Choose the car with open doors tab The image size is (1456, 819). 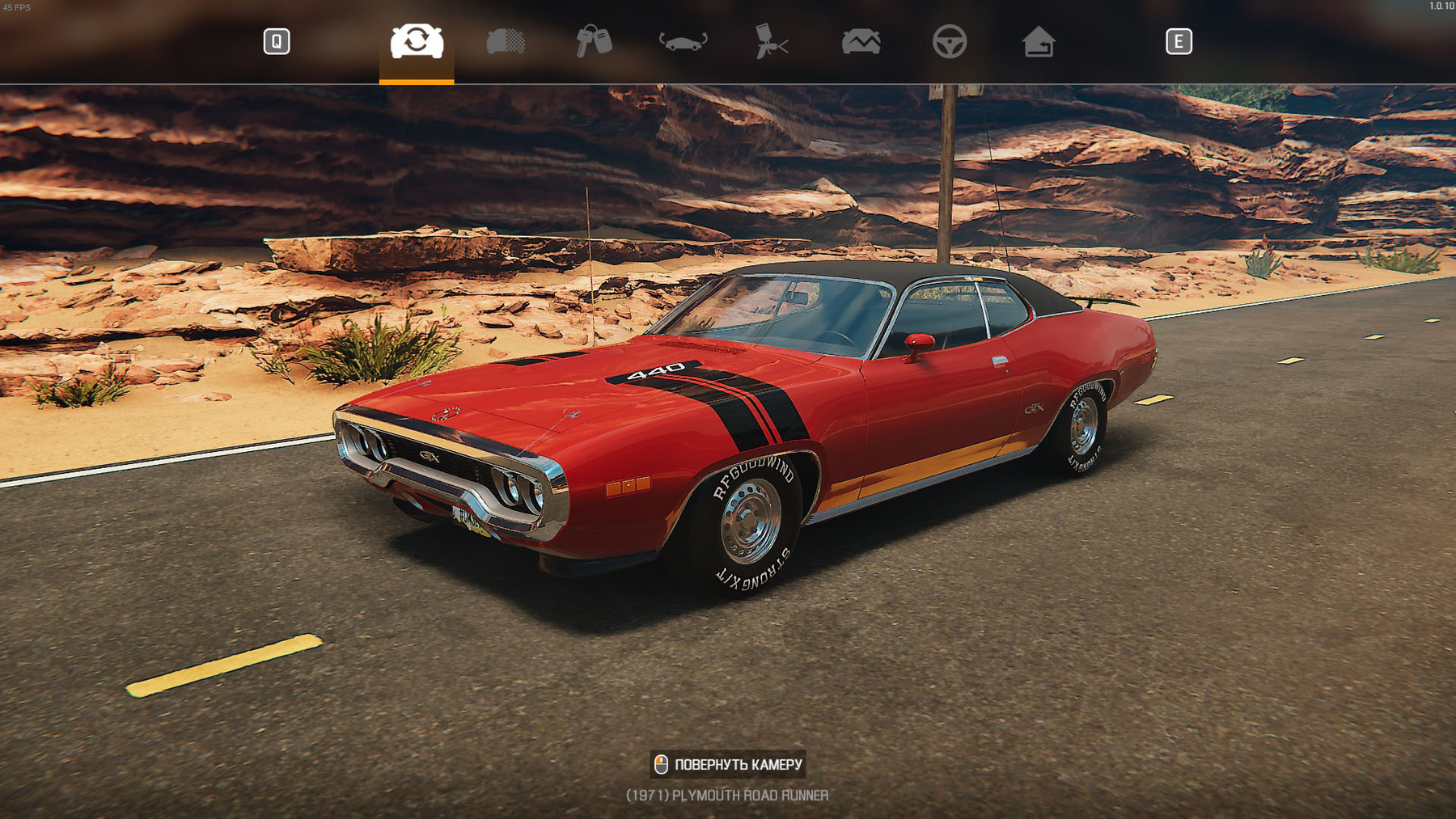[x=683, y=41]
